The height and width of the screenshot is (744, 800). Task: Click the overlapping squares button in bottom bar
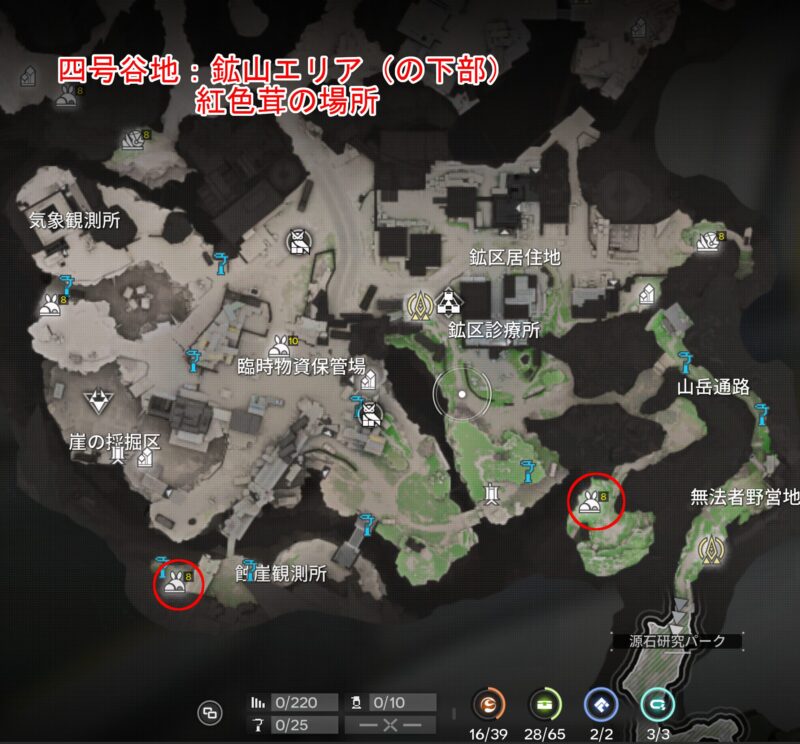210,711
